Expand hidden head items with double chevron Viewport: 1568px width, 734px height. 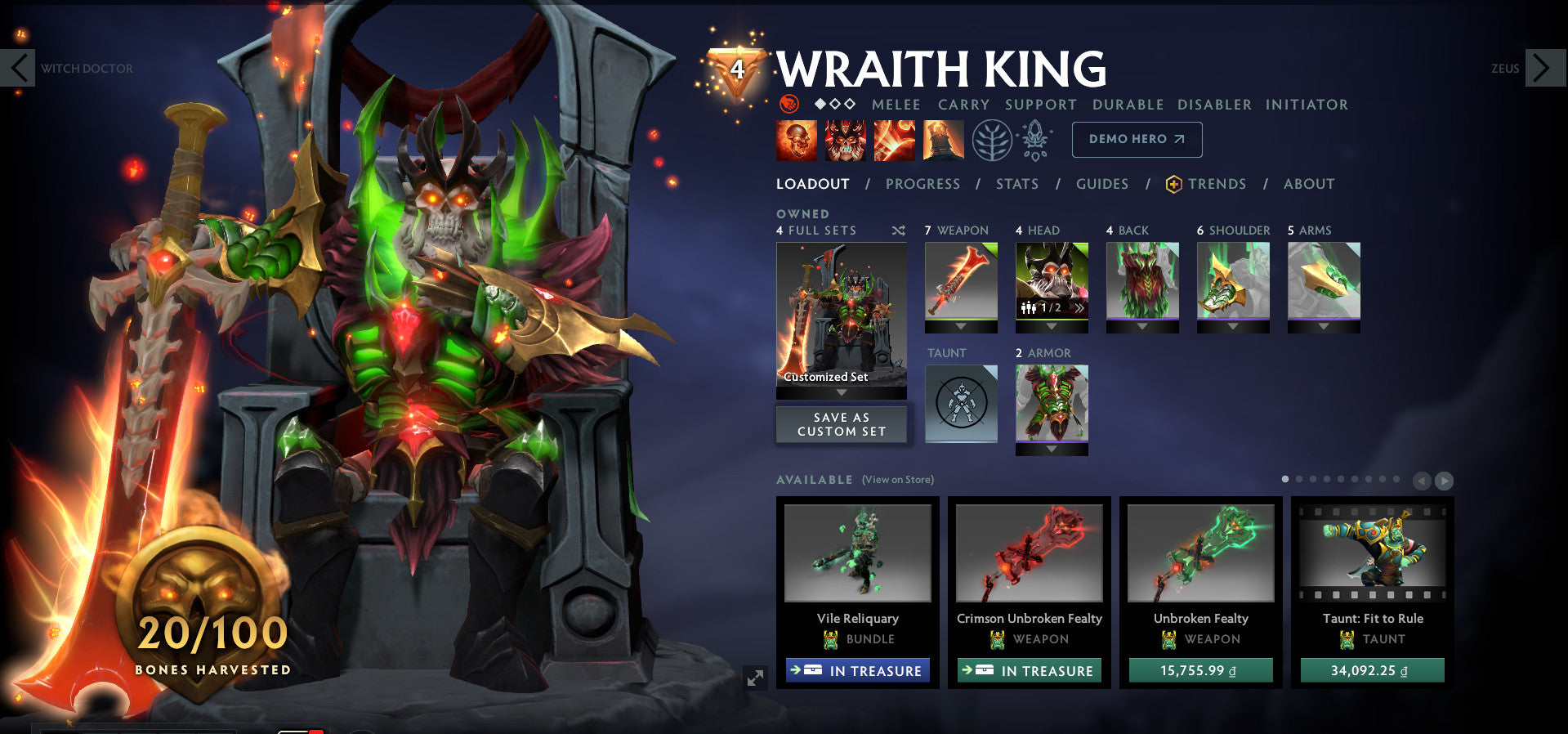click(1080, 307)
